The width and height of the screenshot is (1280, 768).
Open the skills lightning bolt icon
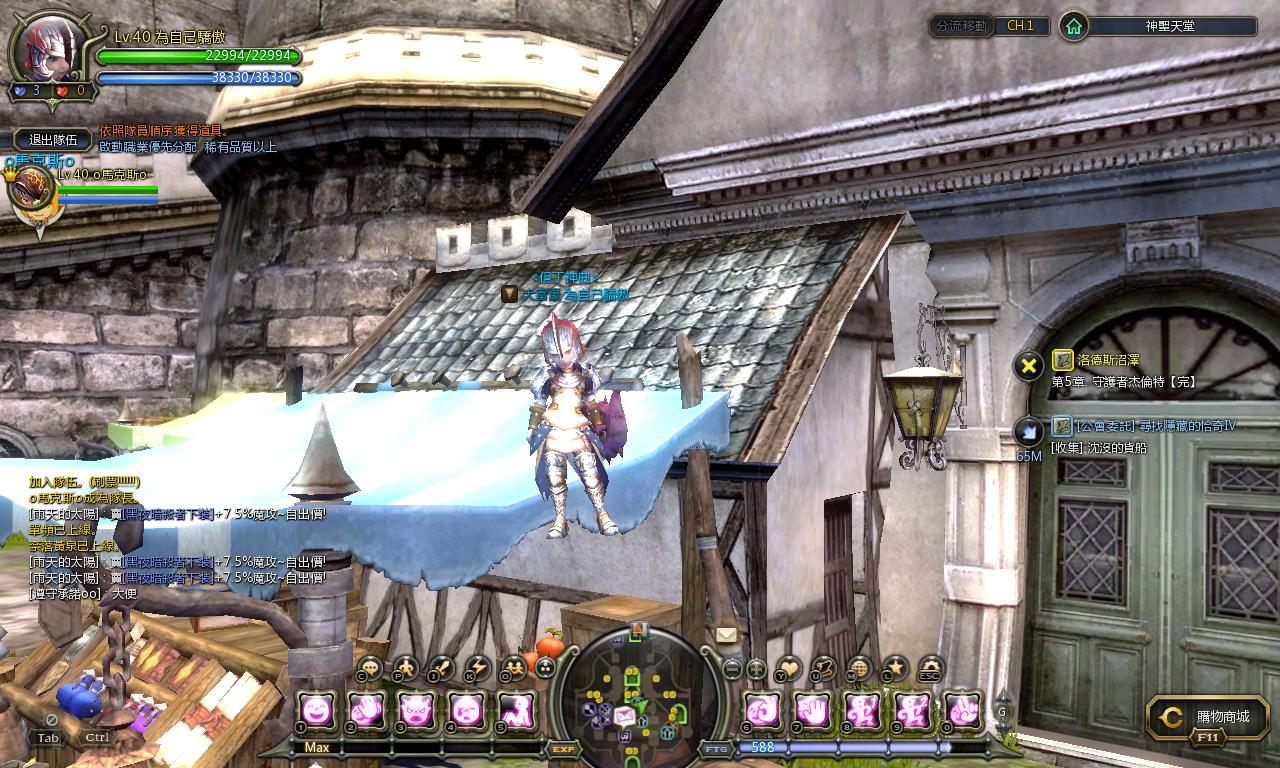click(x=478, y=668)
